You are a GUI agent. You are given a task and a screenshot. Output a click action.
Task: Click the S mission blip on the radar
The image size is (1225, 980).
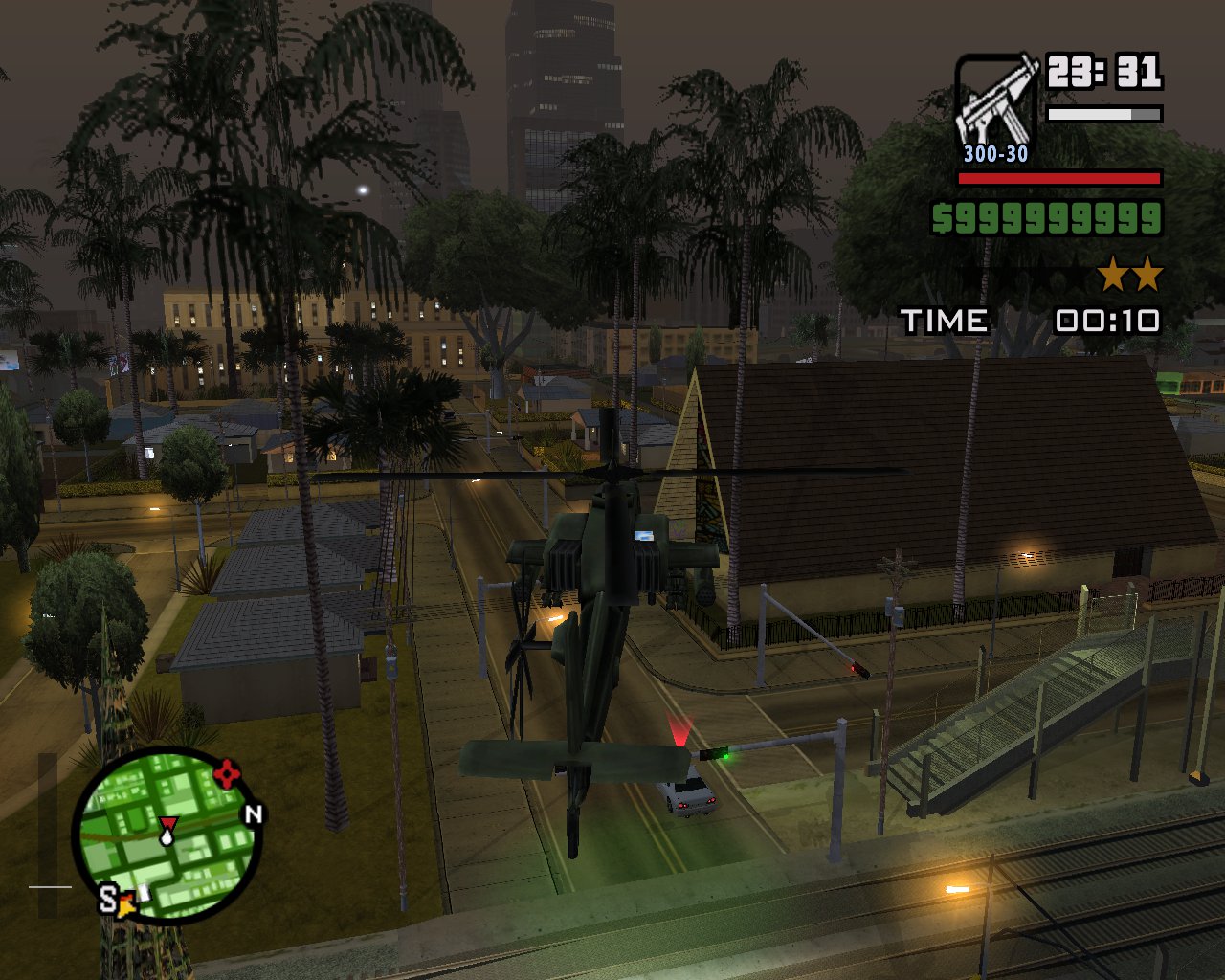[108, 900]
